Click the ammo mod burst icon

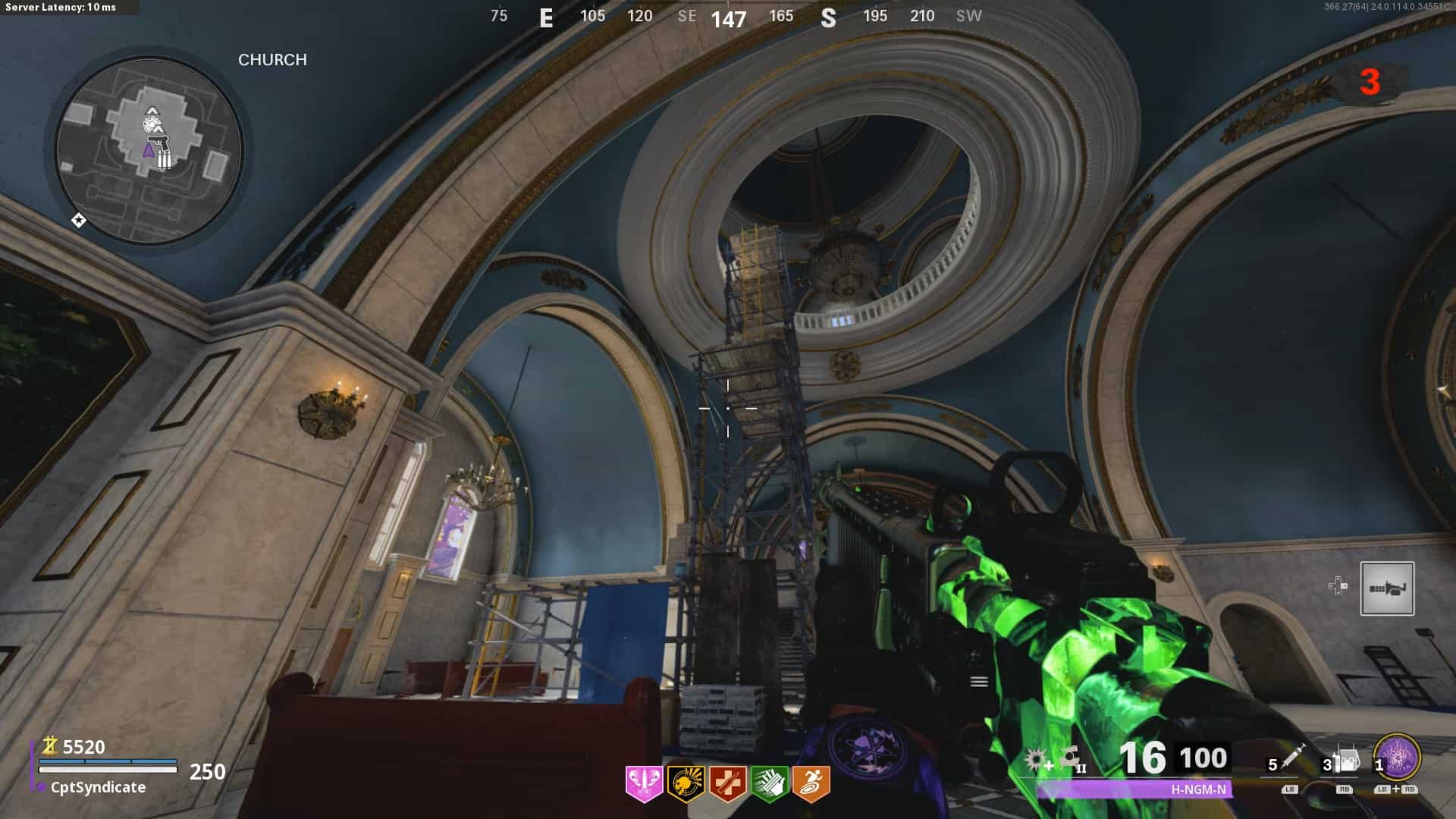[x=1037, y=759]
